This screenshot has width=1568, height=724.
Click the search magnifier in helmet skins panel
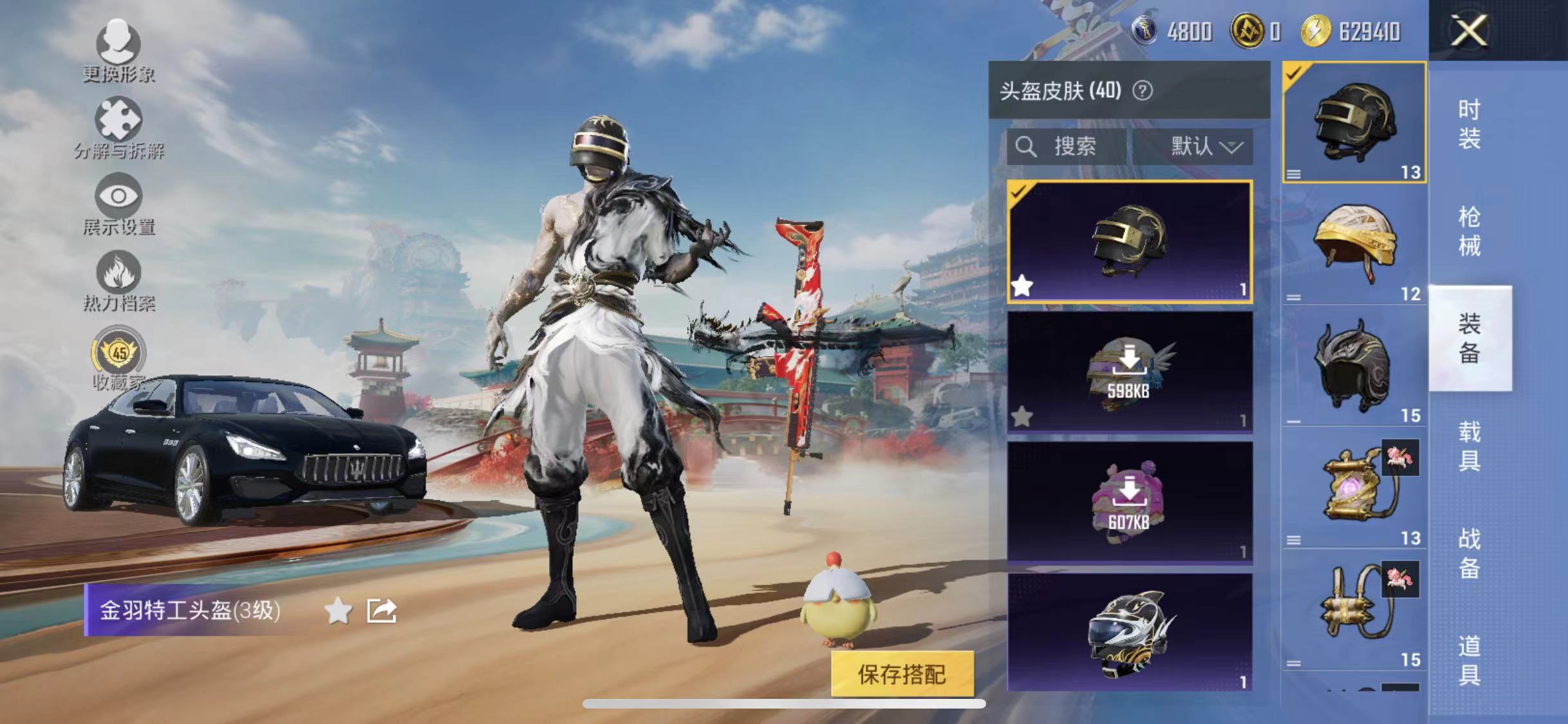click(x=1028, y=147)
